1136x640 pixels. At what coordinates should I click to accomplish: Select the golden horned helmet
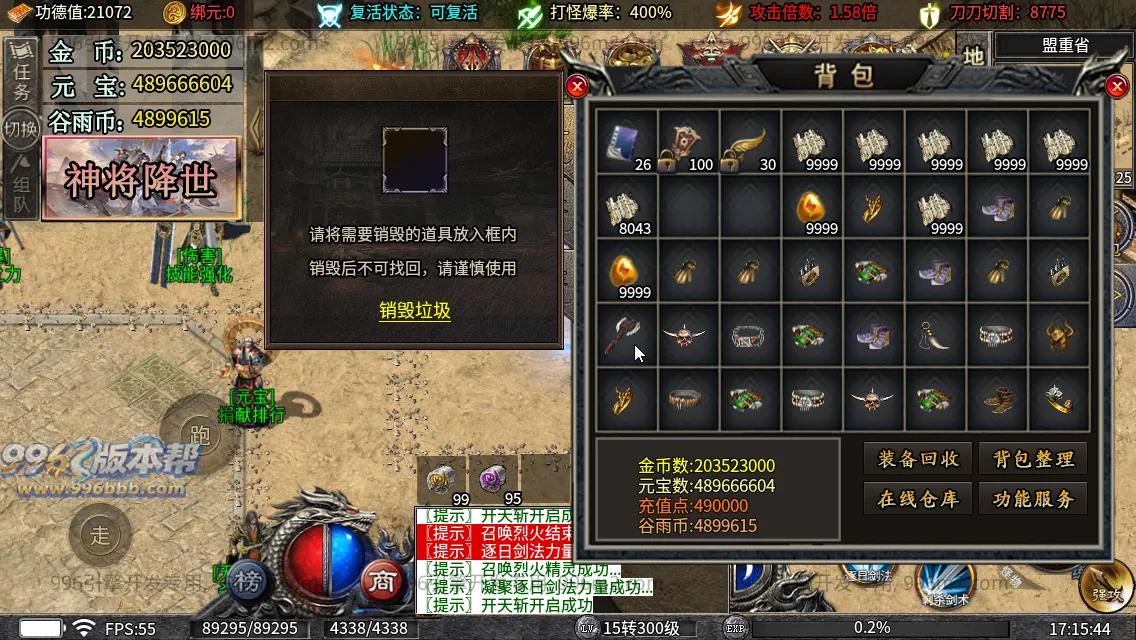coord(1059,335)
